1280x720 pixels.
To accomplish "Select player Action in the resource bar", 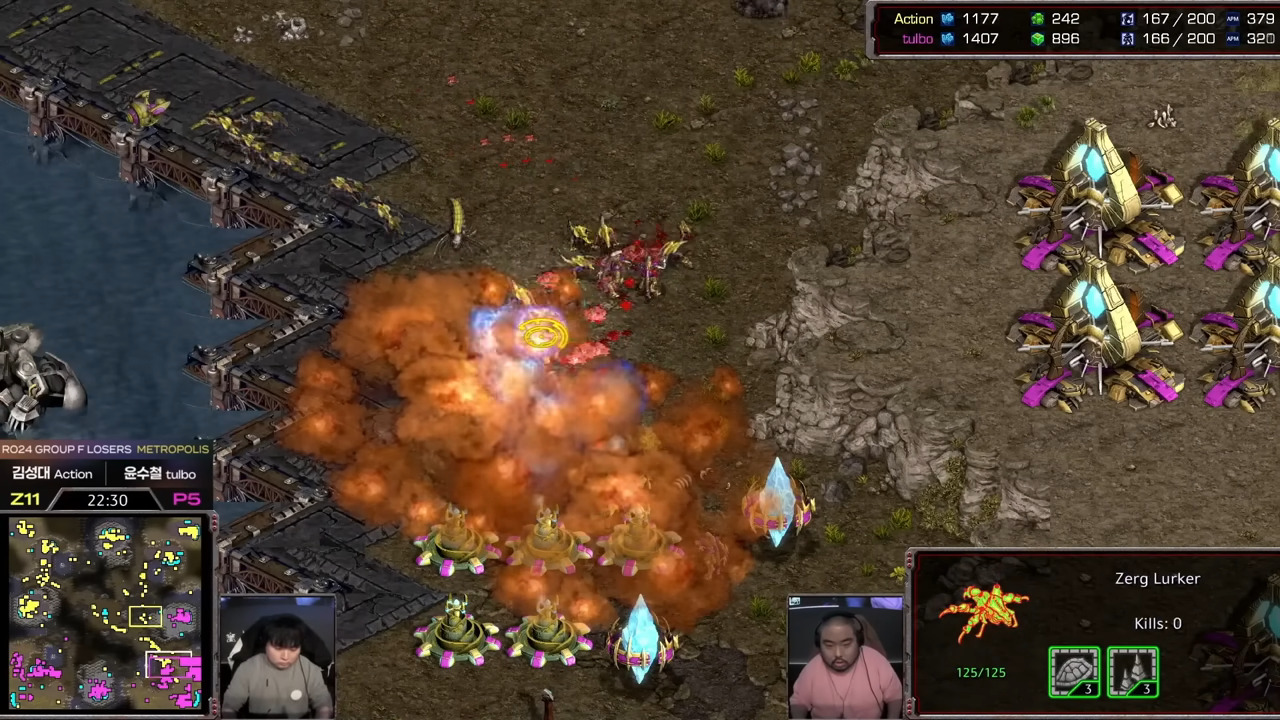I will (x=913, y=19).
